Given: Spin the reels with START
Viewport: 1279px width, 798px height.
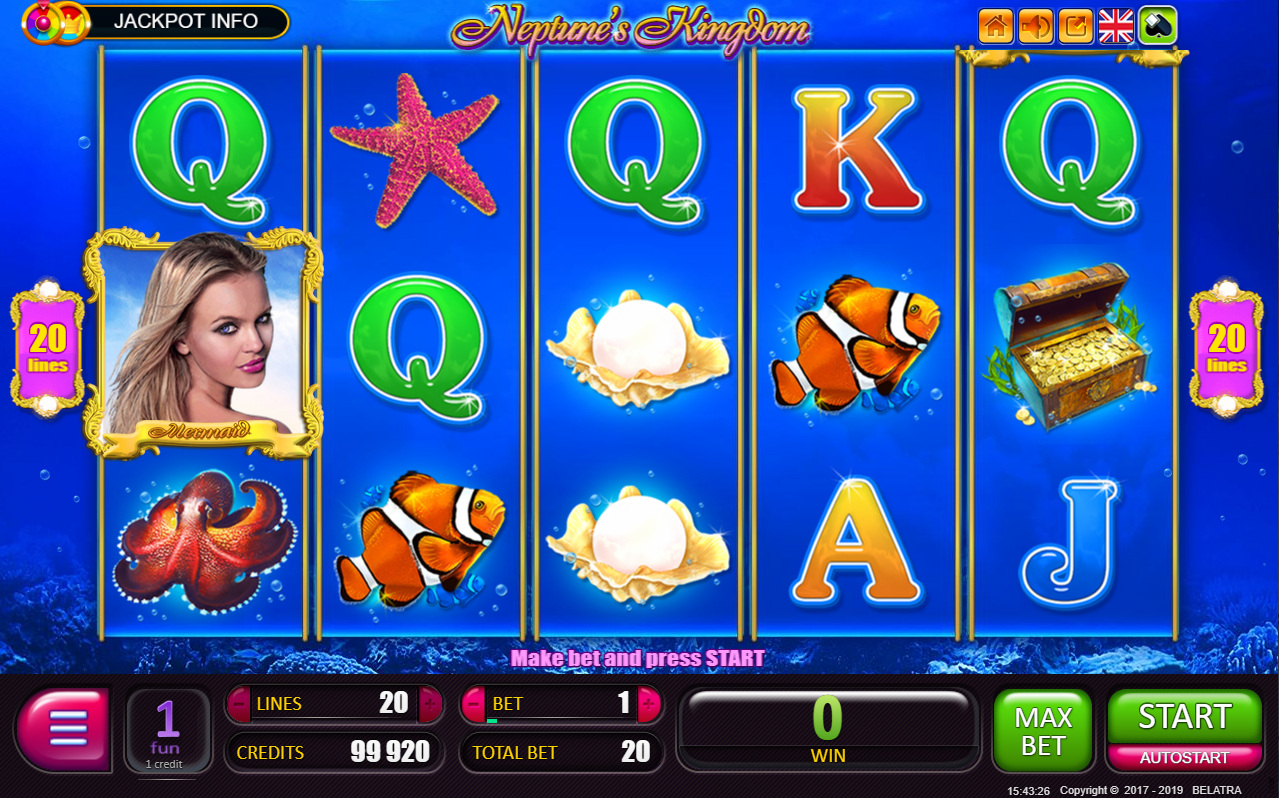Looking at the screenshot, I should [x=1185, y=716].
